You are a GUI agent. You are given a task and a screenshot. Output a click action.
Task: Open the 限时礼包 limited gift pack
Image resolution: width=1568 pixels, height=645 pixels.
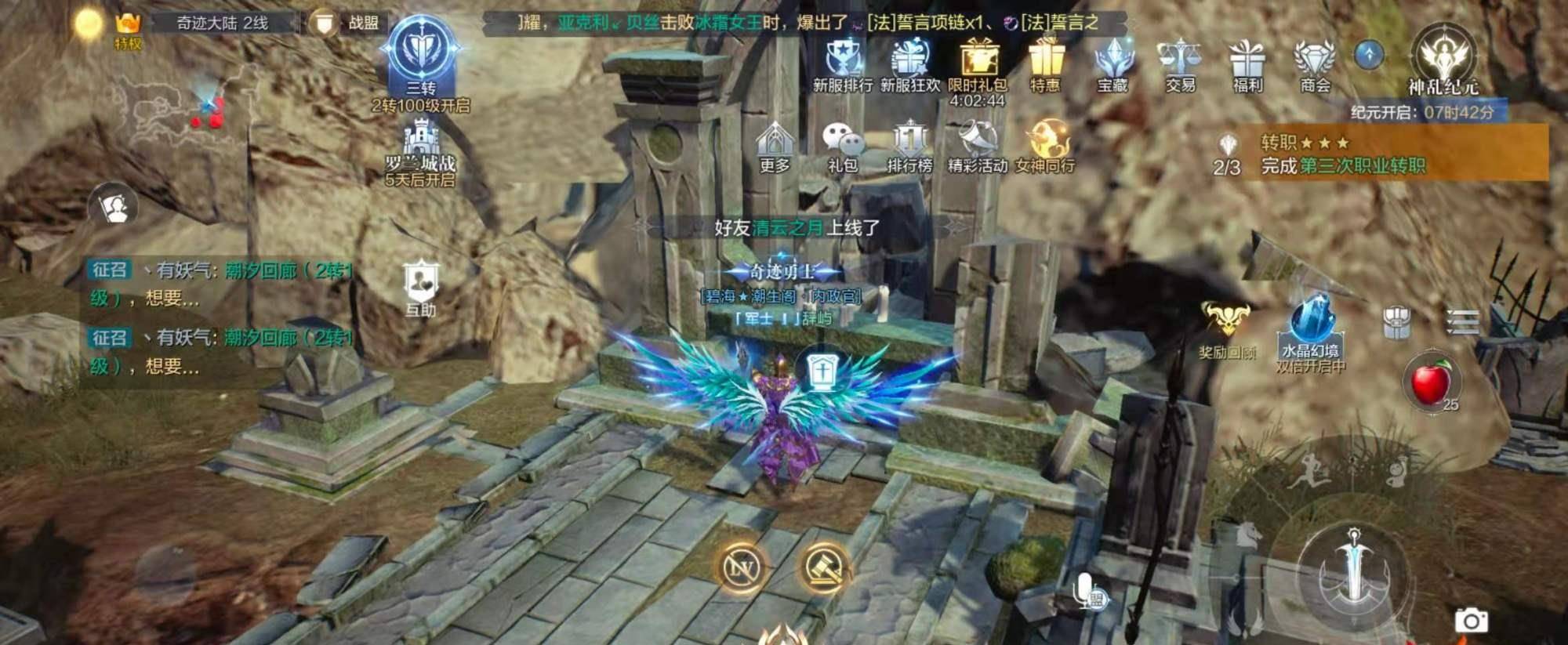(x=978, y=63)
